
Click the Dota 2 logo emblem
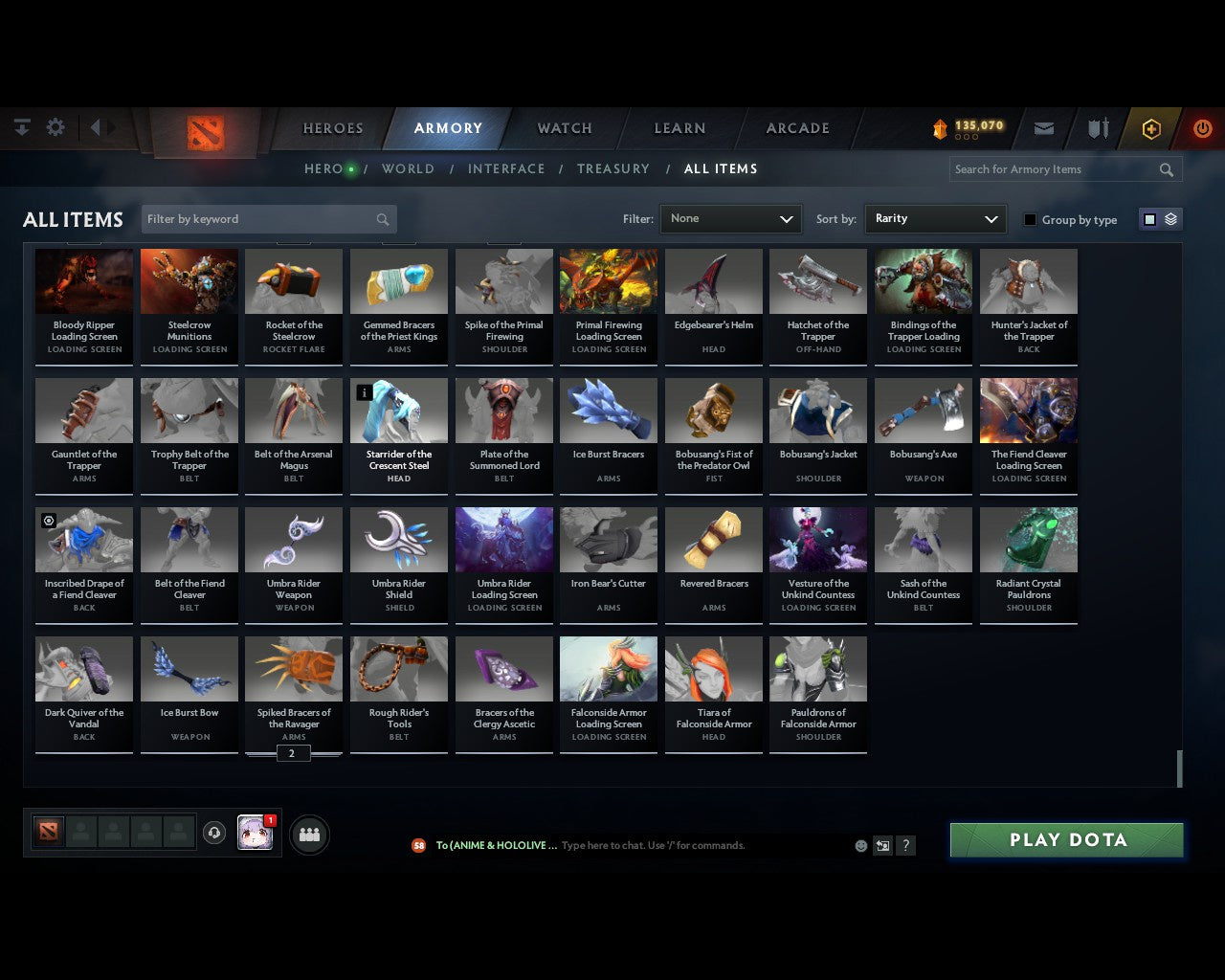click(x=205, y=133)
